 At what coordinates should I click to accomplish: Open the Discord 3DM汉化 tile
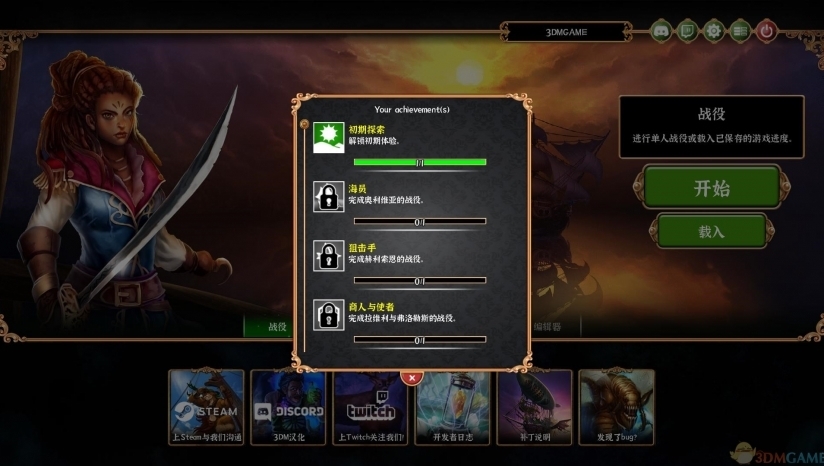point(288,407)
